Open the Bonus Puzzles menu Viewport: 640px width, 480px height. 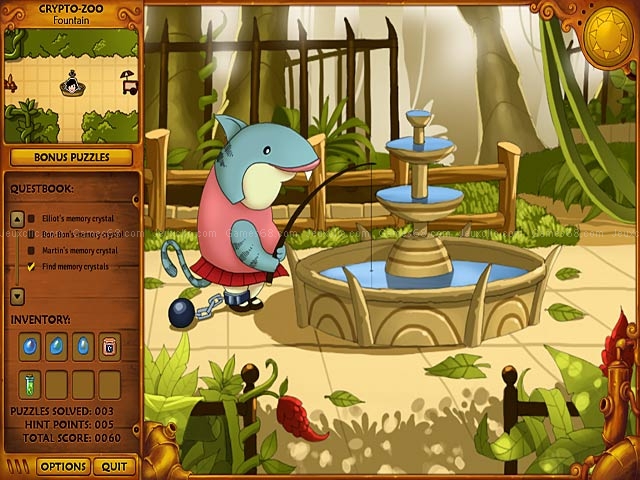(71, 157)
